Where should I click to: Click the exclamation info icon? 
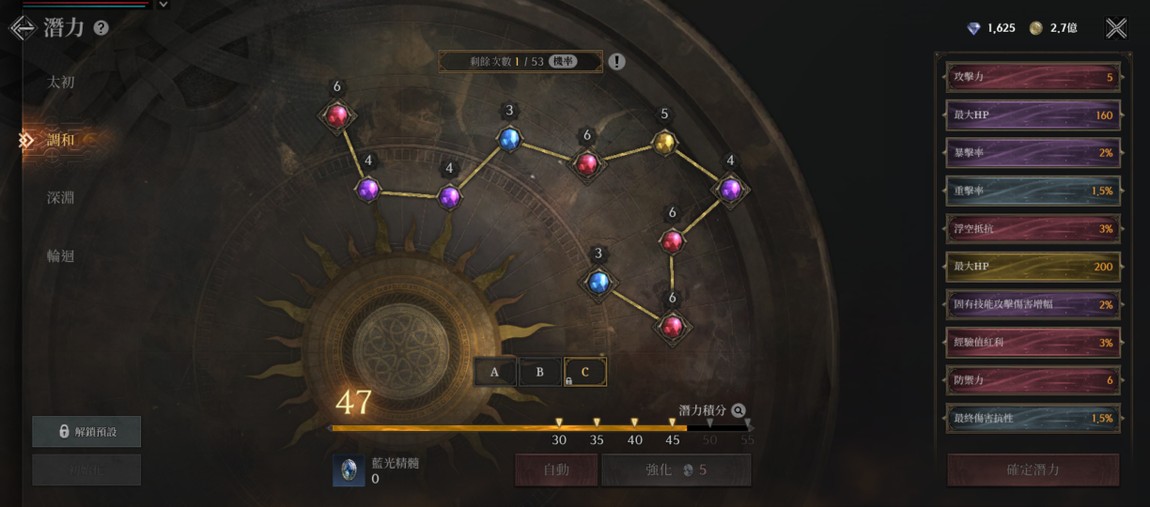pyautogui.click(x=617, y=62)
